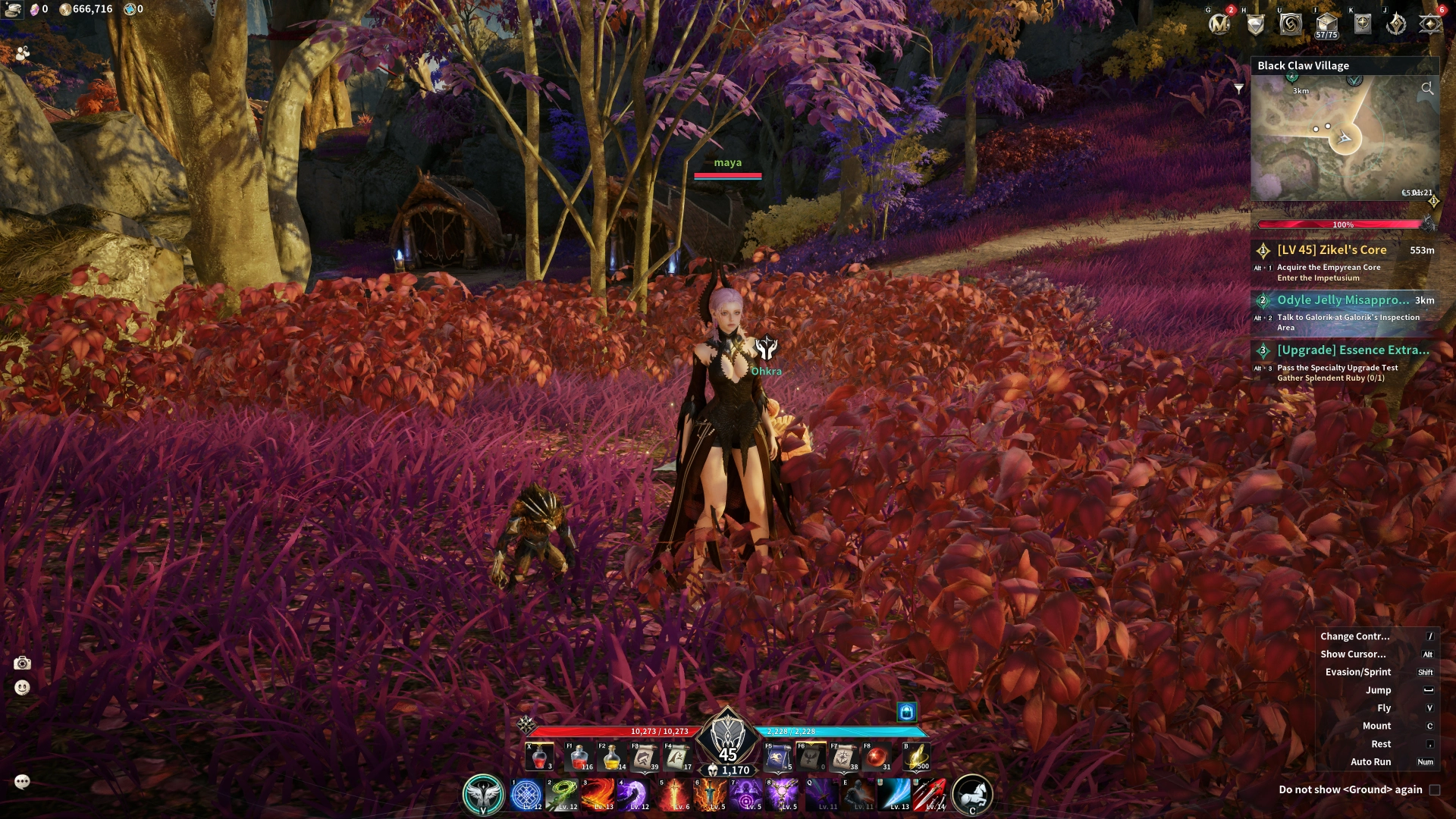Open the camera screenshot mode icon
The width and height of the screenshot is (1456, 819).
(x=23, y=664)
